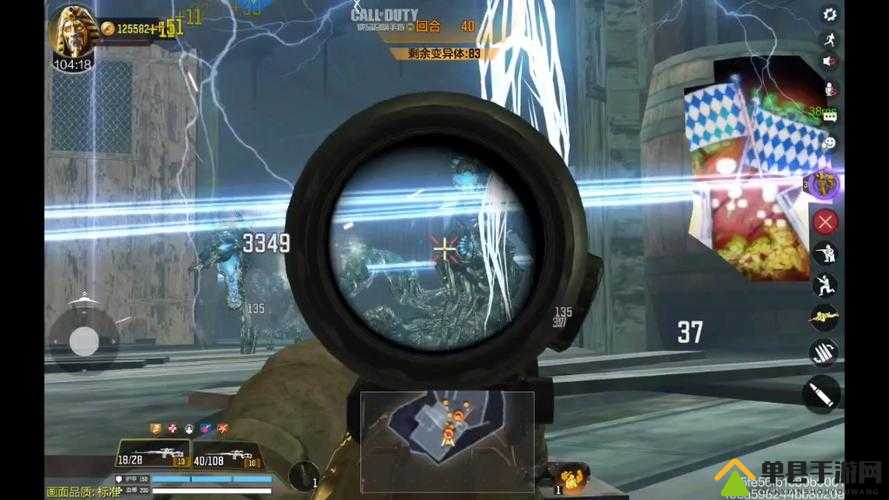This screenshot has width=889, height=500.
Task: Use the round grenade button
Action: pyautogui.click(x=304, y=475)
